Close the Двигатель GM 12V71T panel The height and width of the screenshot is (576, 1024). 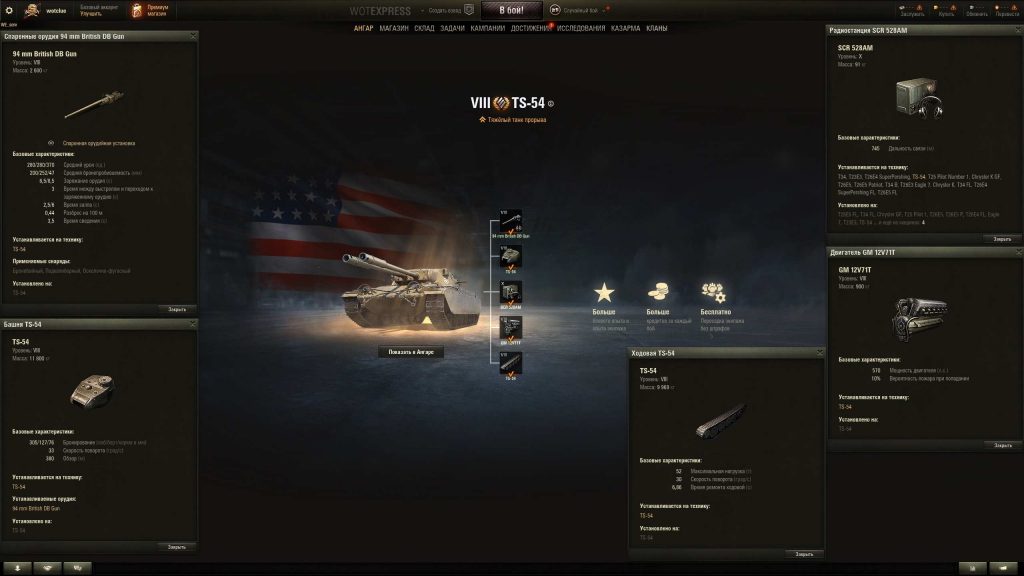(1002, 445)
